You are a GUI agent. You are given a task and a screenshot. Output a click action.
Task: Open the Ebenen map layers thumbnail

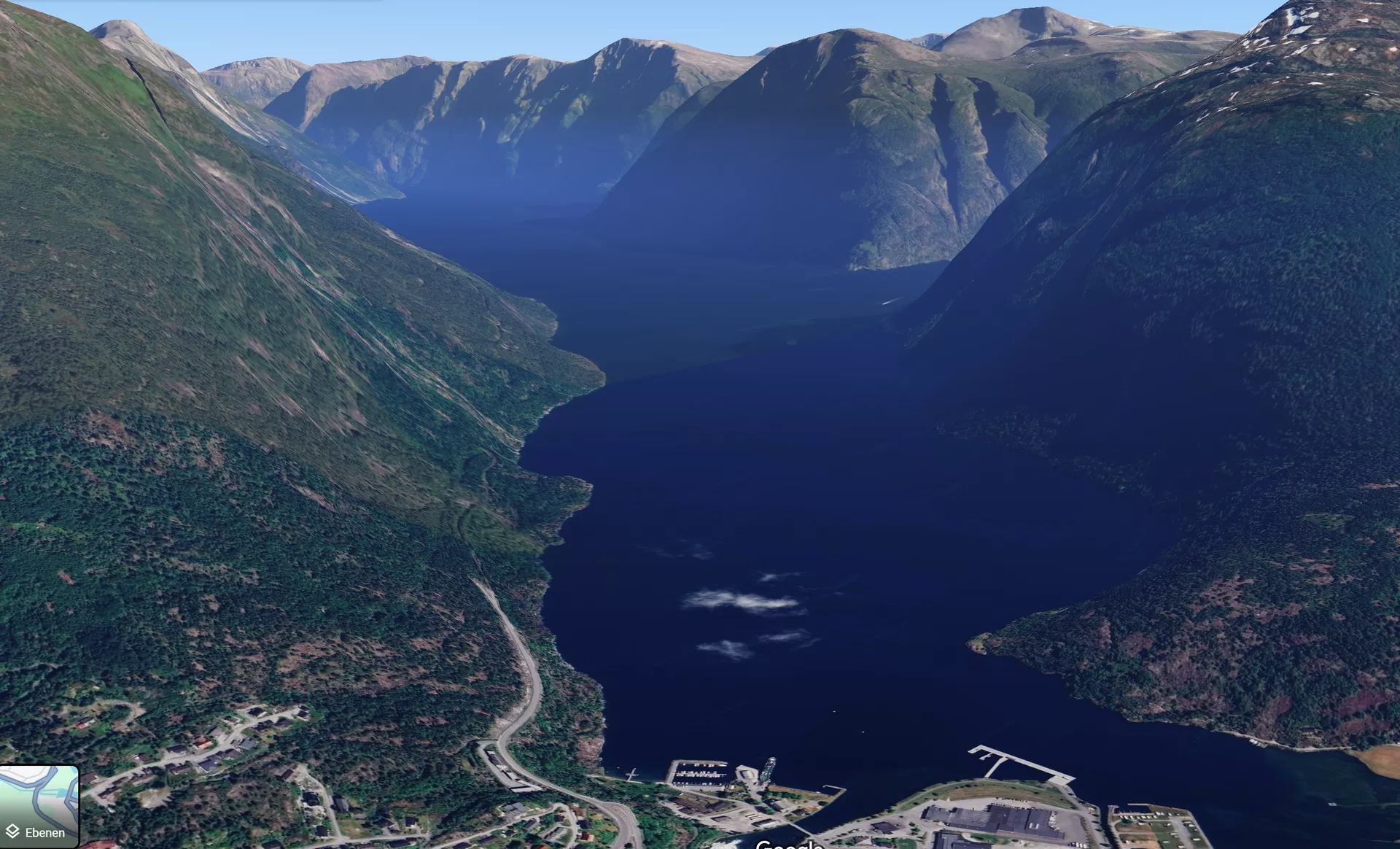tap(39, 806)
